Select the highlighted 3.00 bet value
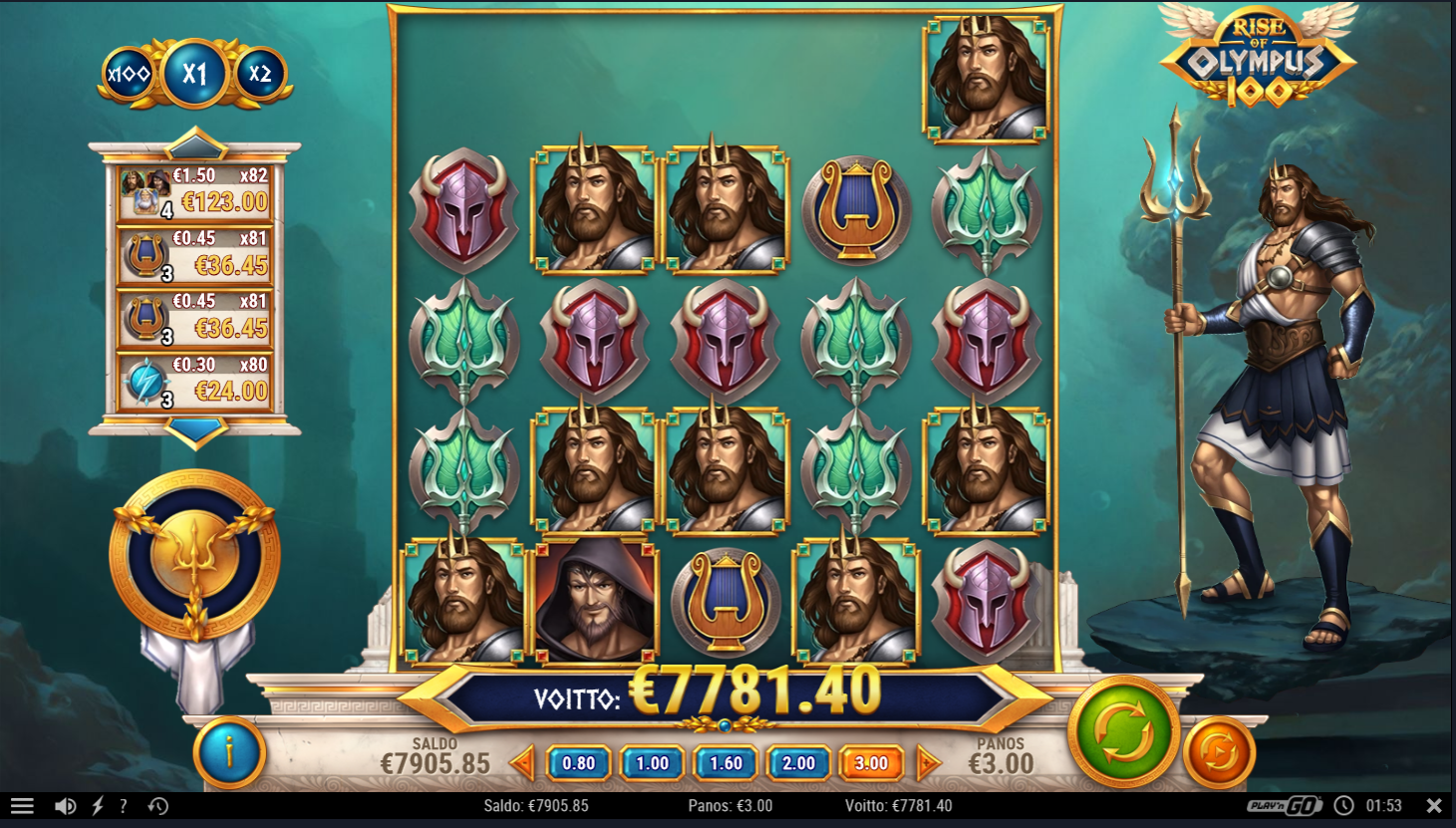1456x828 pixels. click(872, 763)
